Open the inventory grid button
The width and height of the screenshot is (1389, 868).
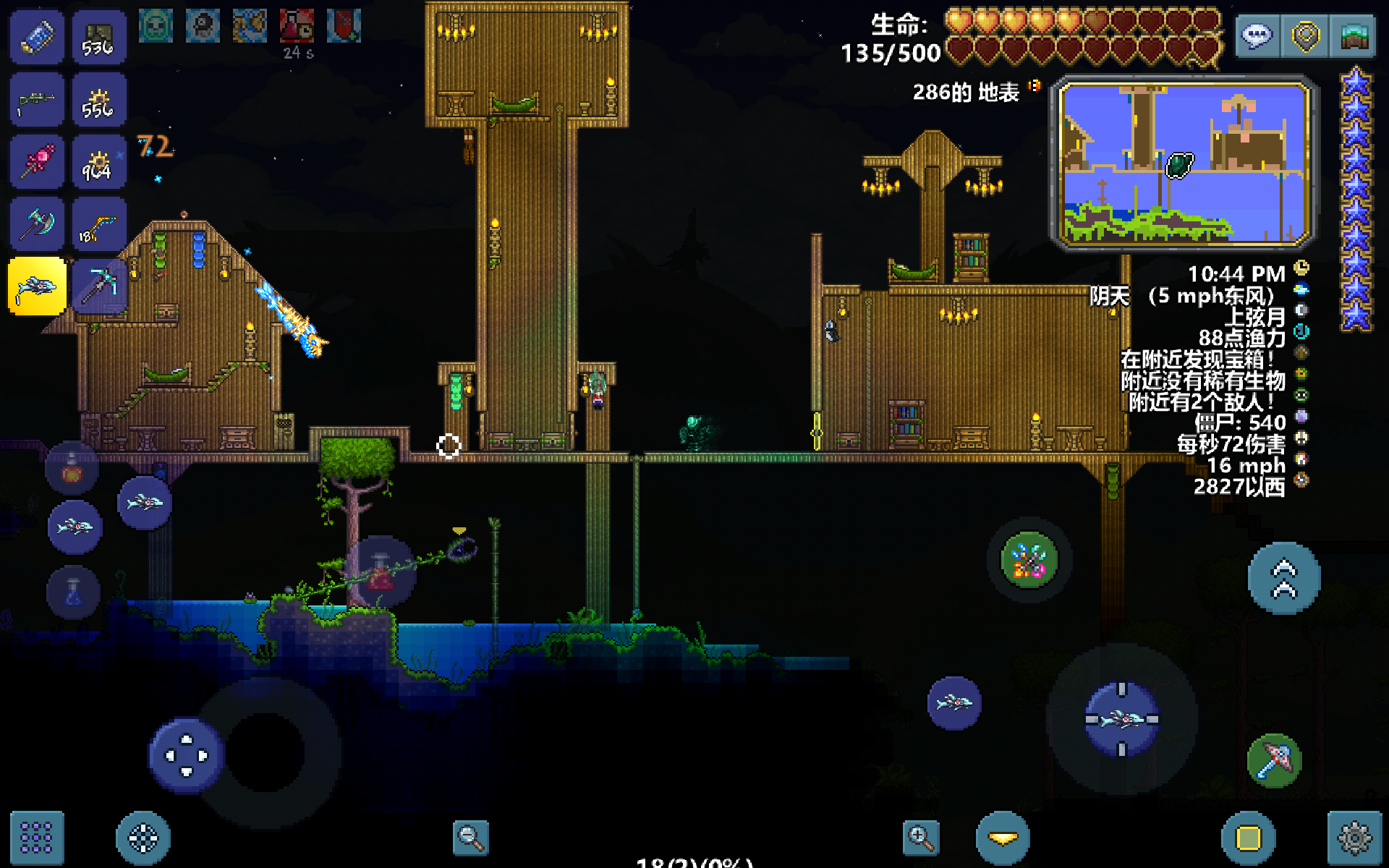(36, 838)
